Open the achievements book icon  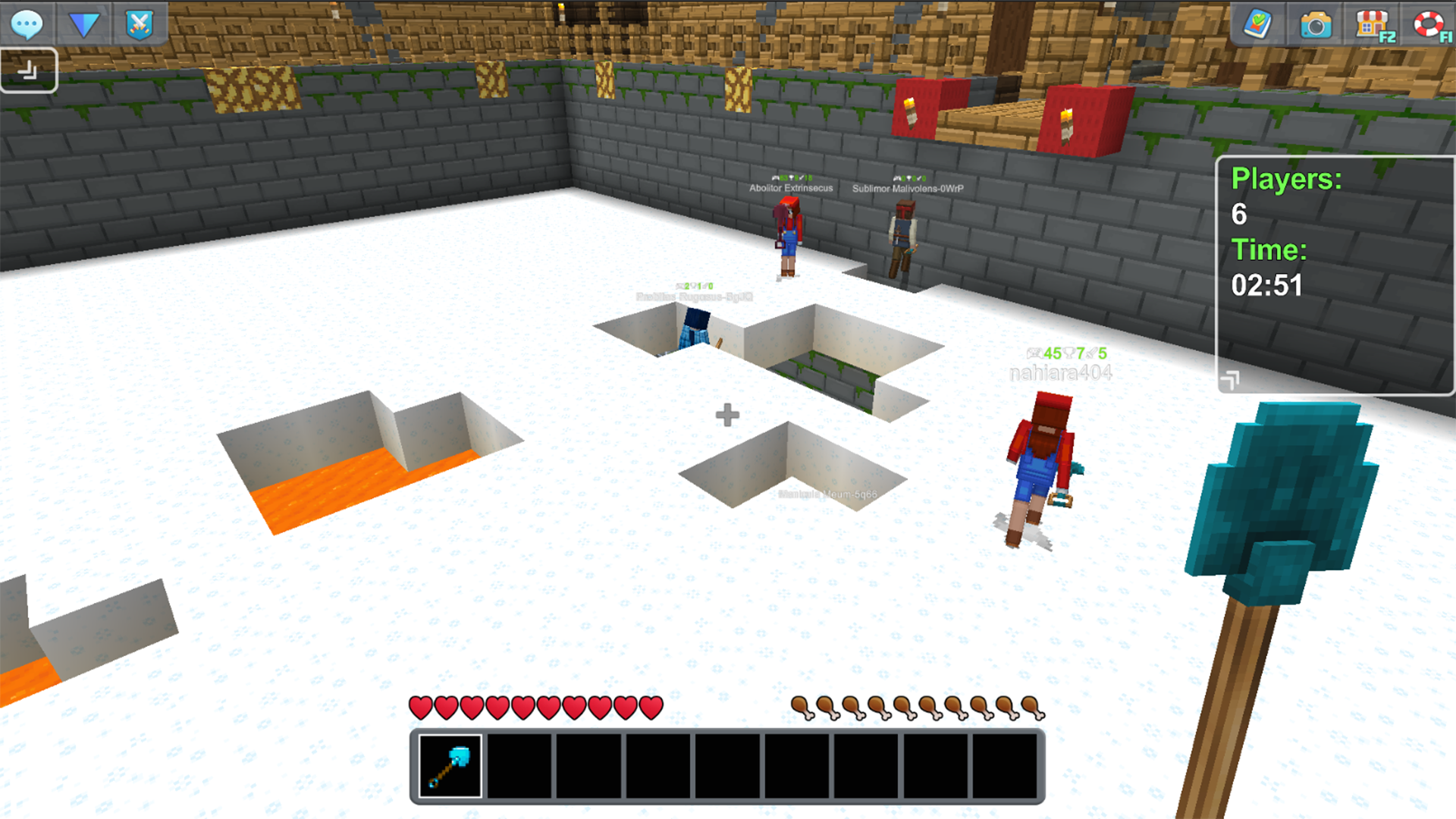(1258, 25)
